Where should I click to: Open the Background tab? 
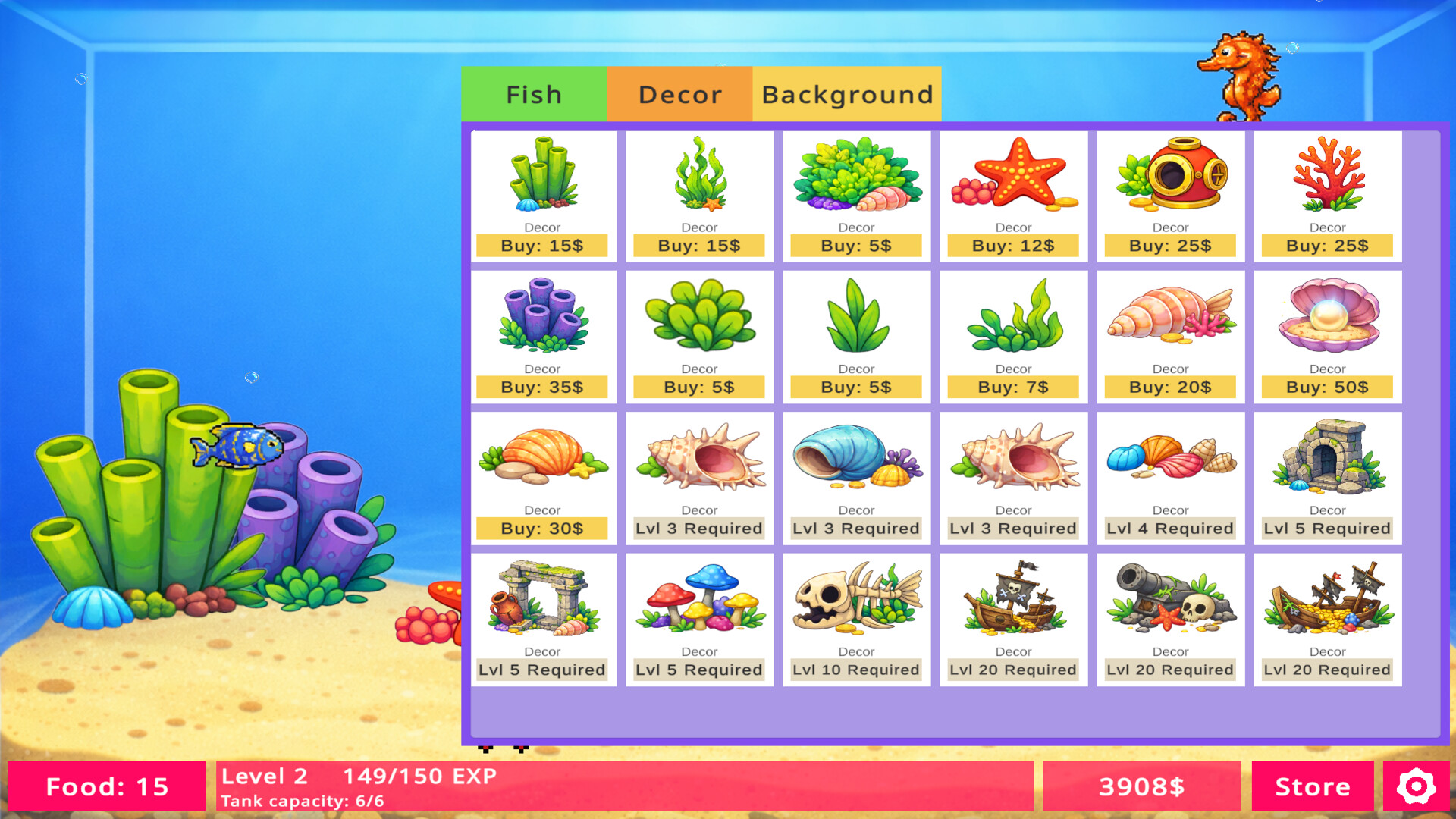pyautogui.click(x=846, y=93)
